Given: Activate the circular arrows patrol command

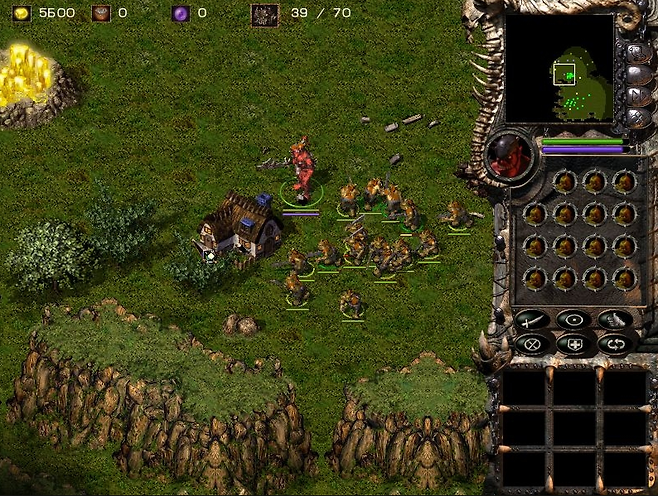Looking at the screenshot, I should [x=615, y=343].
